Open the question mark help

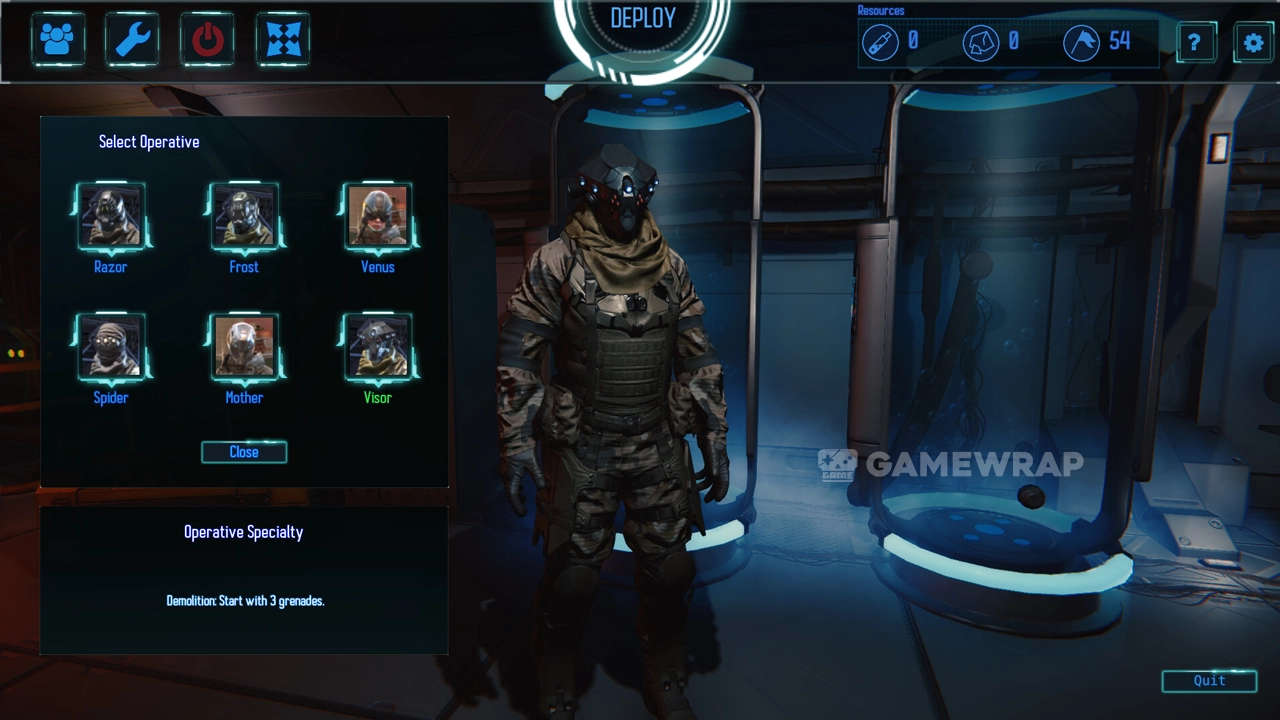(1195, 43)
